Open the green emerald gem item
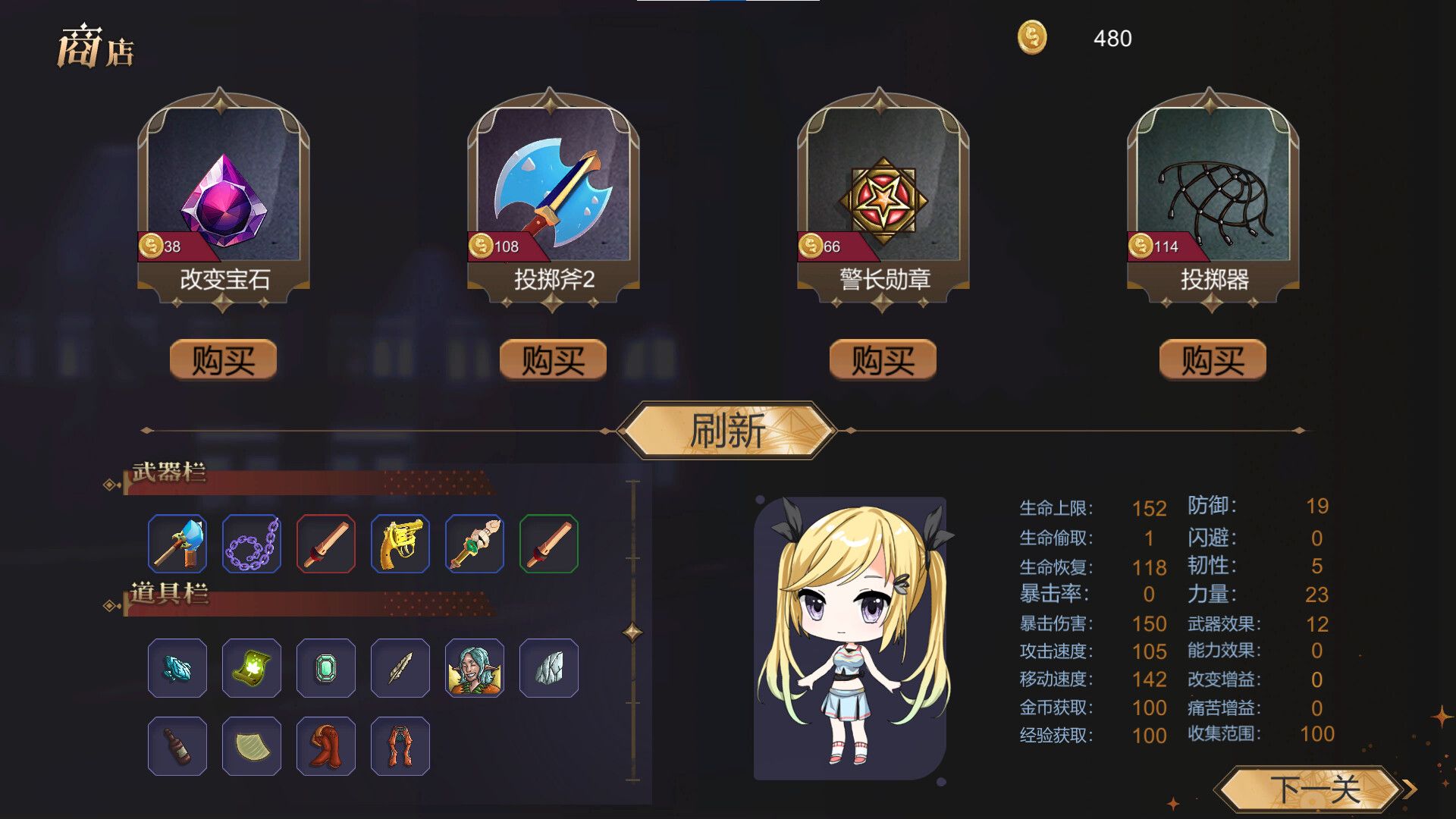The height and width of the screenshot is (819, 1456). click(x=326, y=669)
